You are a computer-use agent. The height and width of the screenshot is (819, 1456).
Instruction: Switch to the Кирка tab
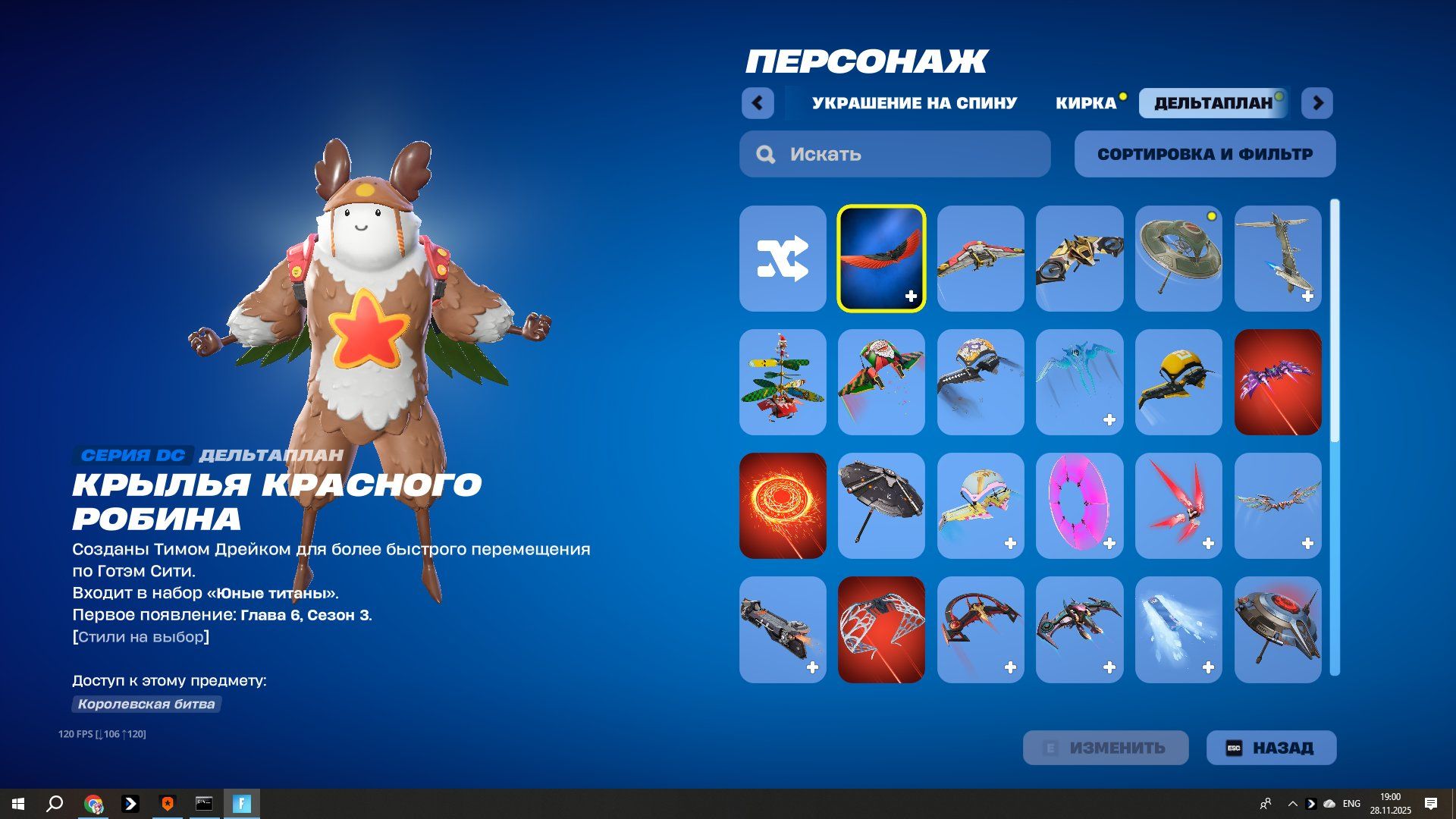pos(1085,103)
